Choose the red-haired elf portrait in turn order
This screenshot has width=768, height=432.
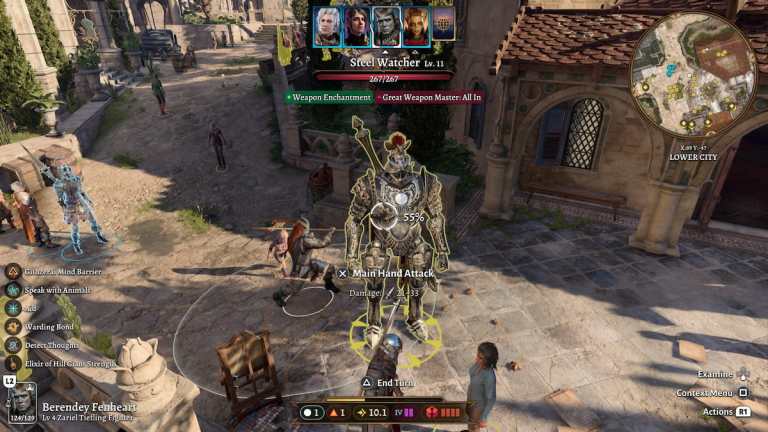pos(415,25)
